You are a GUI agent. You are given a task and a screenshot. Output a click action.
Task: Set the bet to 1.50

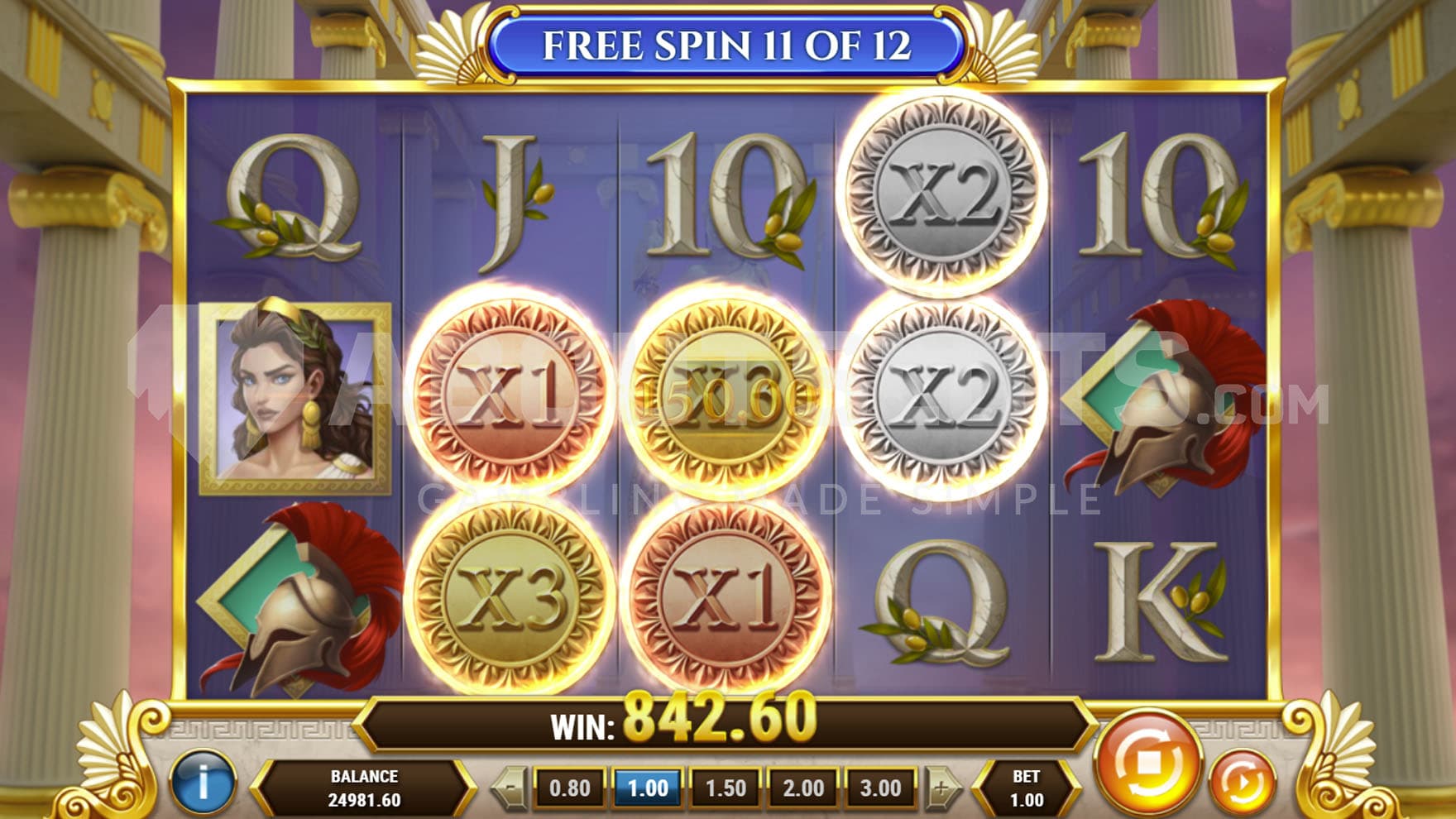click(x=726, y=788)
